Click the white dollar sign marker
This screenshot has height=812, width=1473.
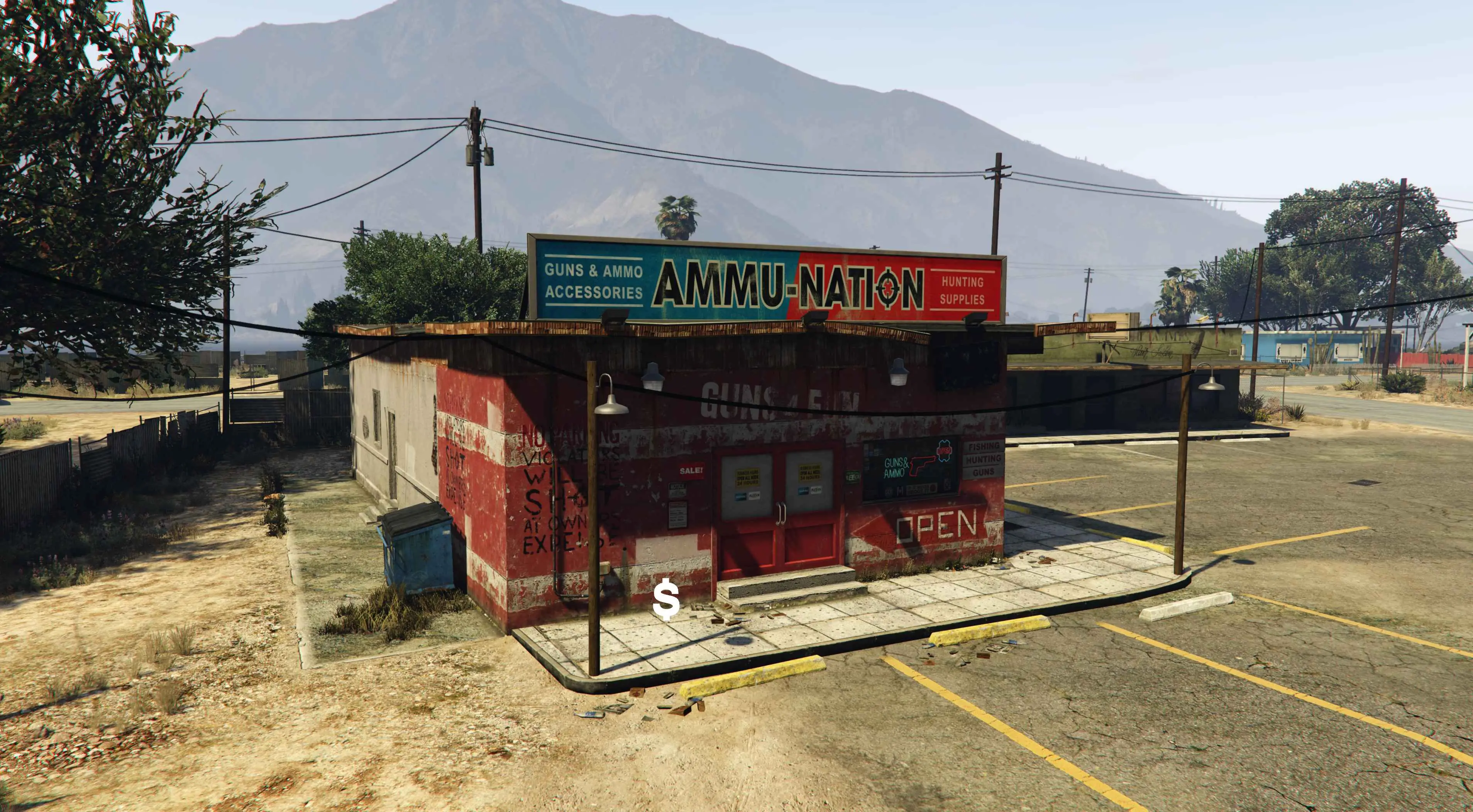(666, 600)
